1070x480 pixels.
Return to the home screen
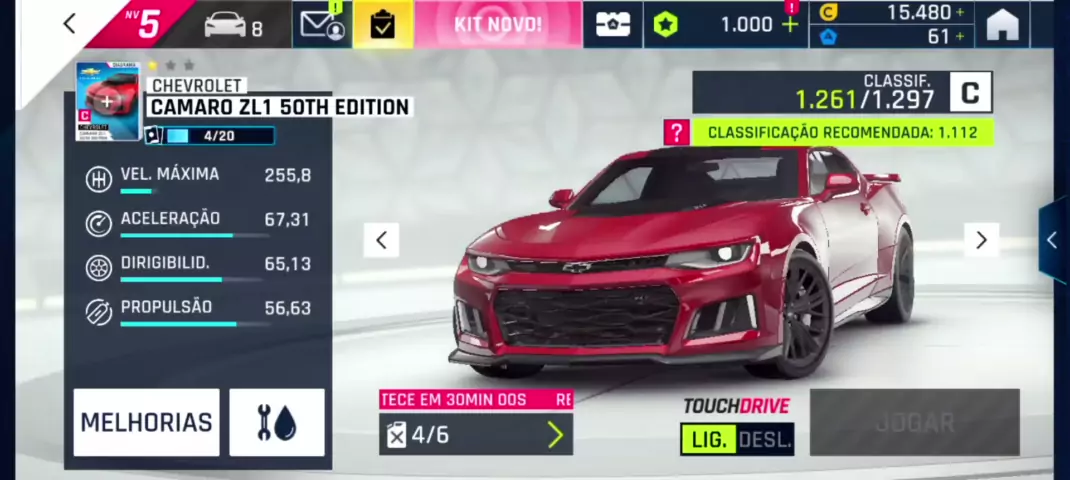[1002, 25]
